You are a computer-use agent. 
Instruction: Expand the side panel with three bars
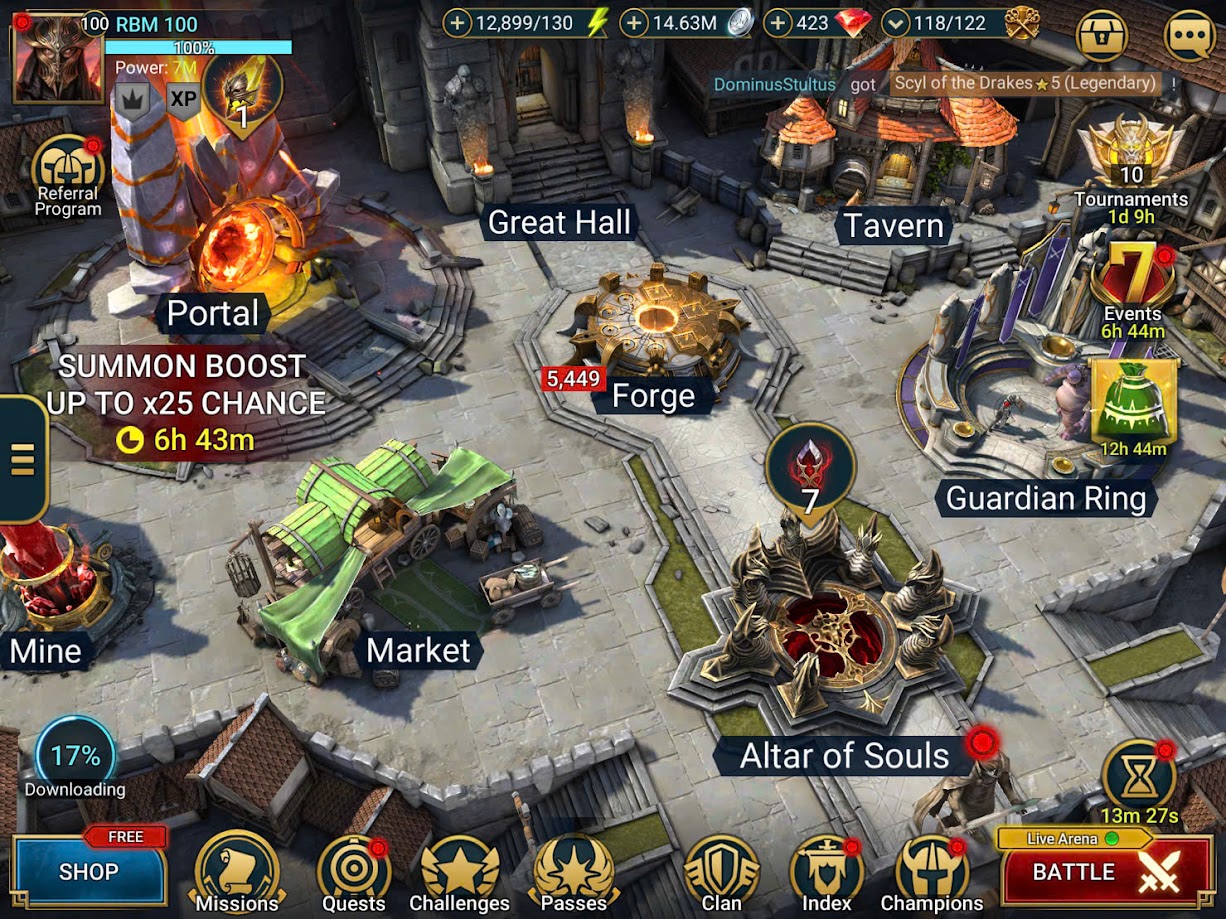pos(22,459)
